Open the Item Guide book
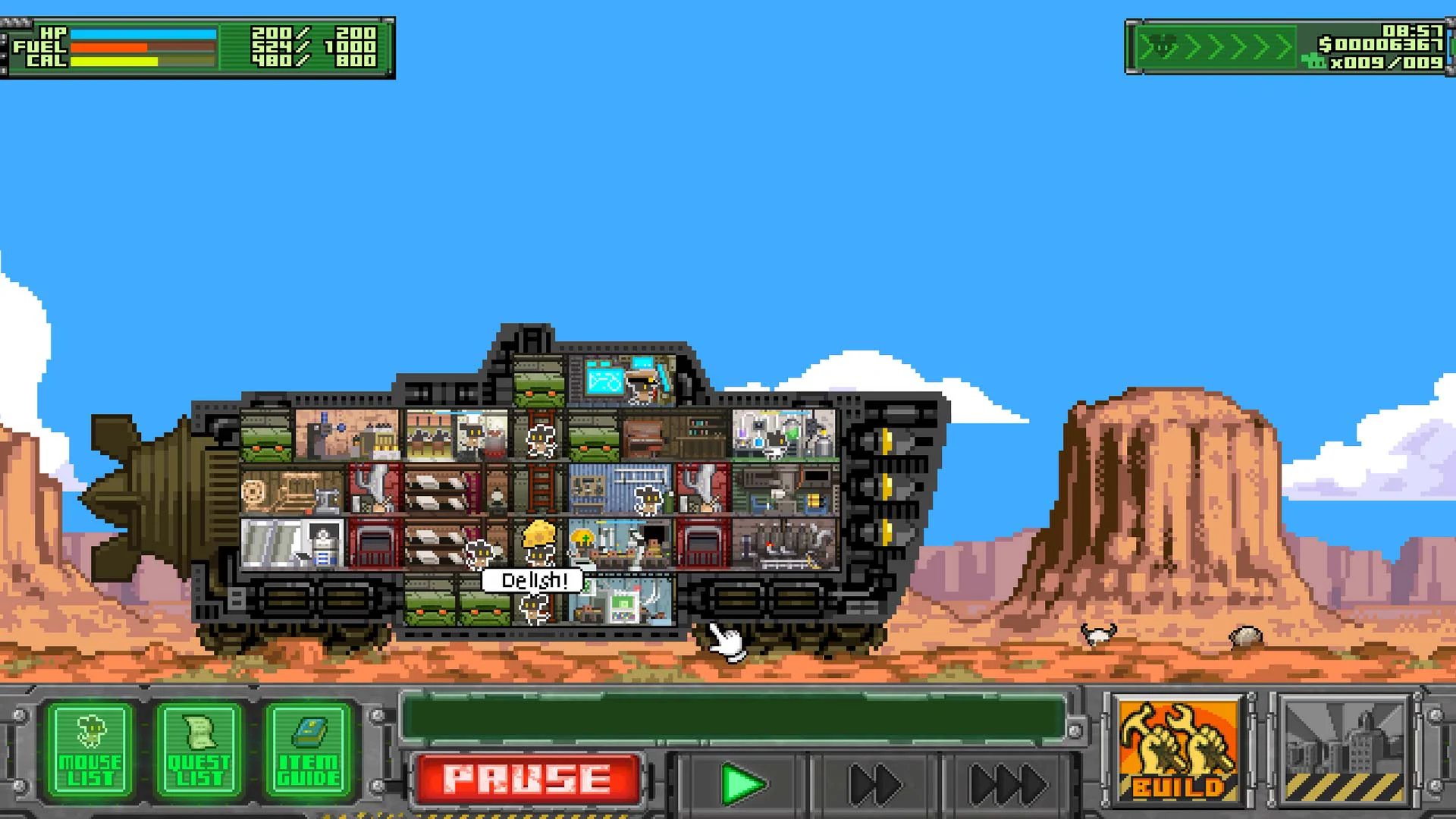The image size is (1456, 819). (306, 747)
